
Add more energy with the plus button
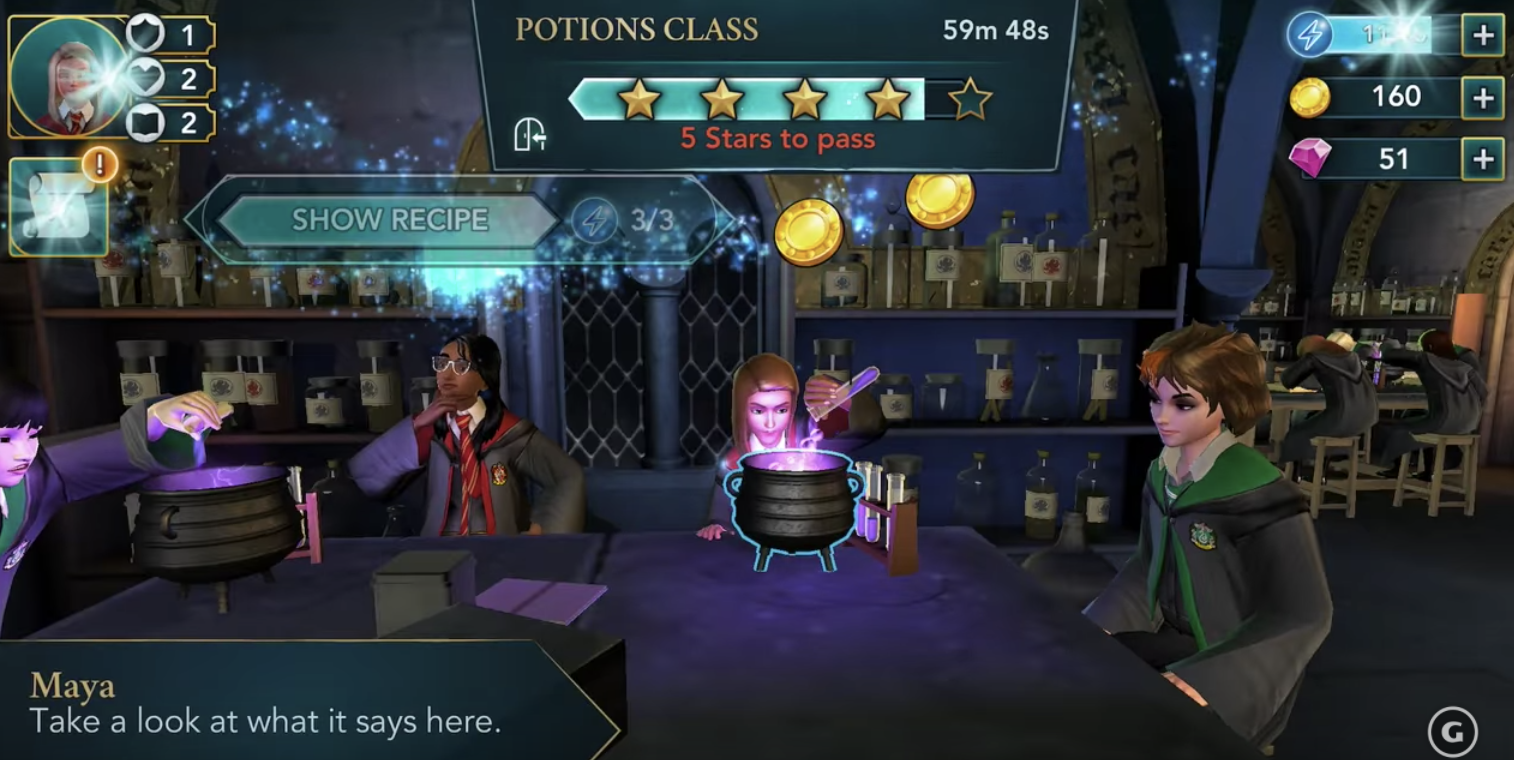1482,36
